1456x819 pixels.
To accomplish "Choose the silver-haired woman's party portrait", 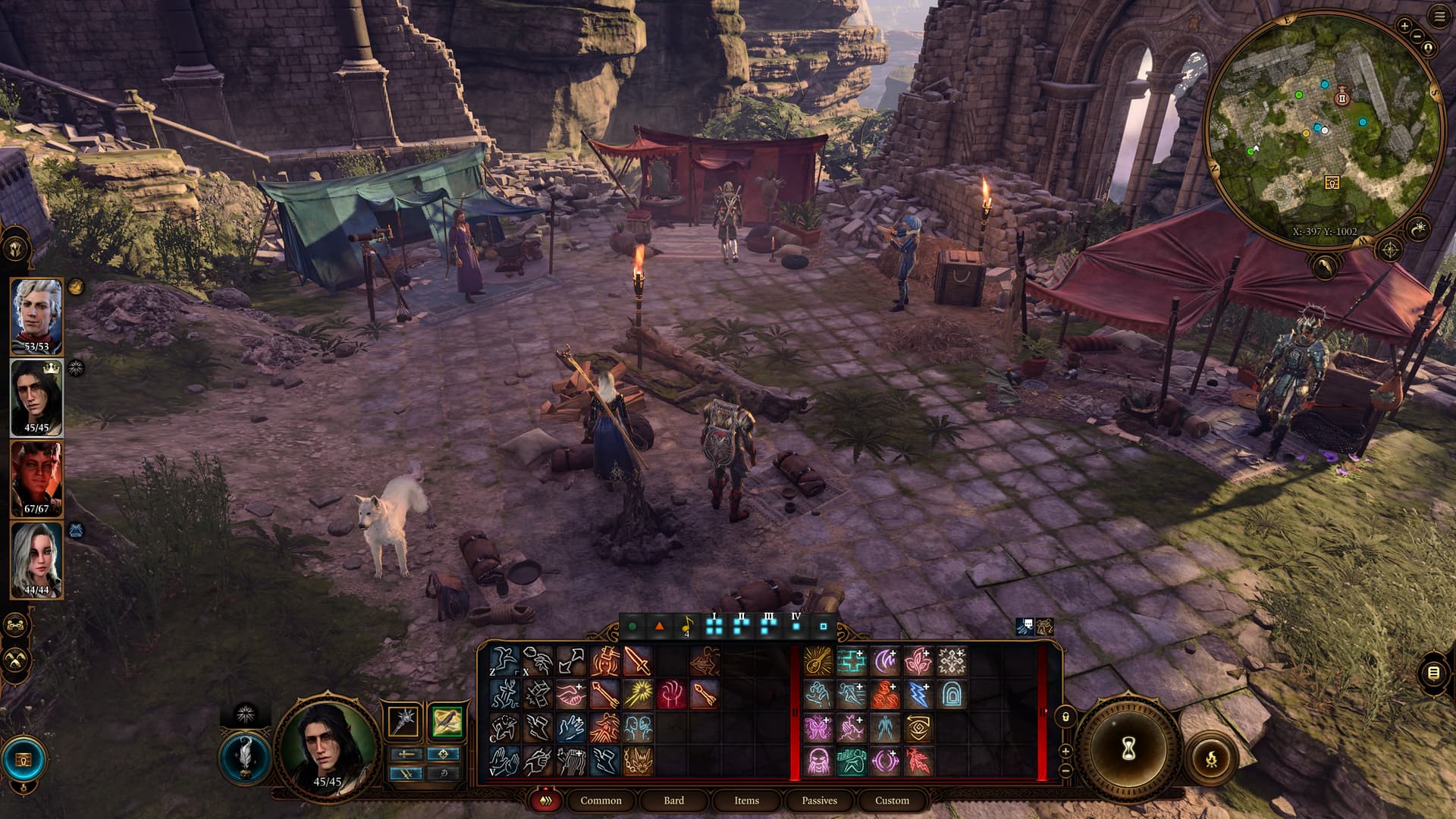I will 36,559.
